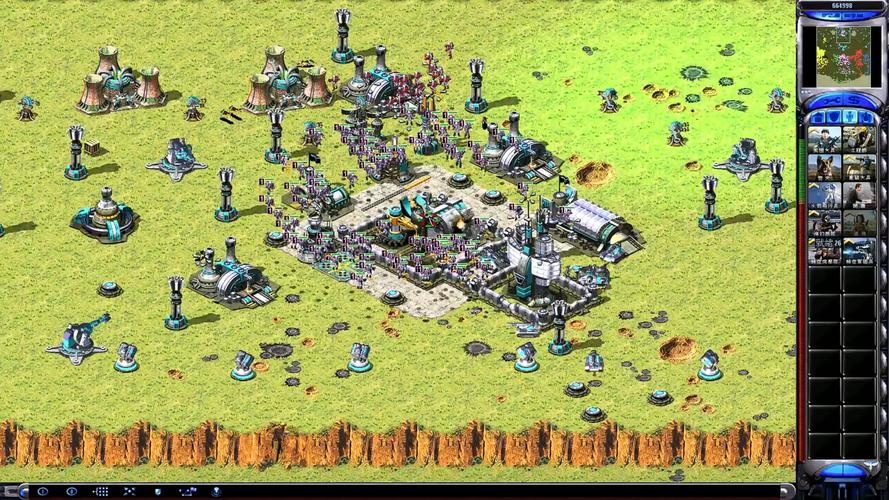Train an attack dog
Viewport: 889px width, 500px height.
[x=825, y=167]
